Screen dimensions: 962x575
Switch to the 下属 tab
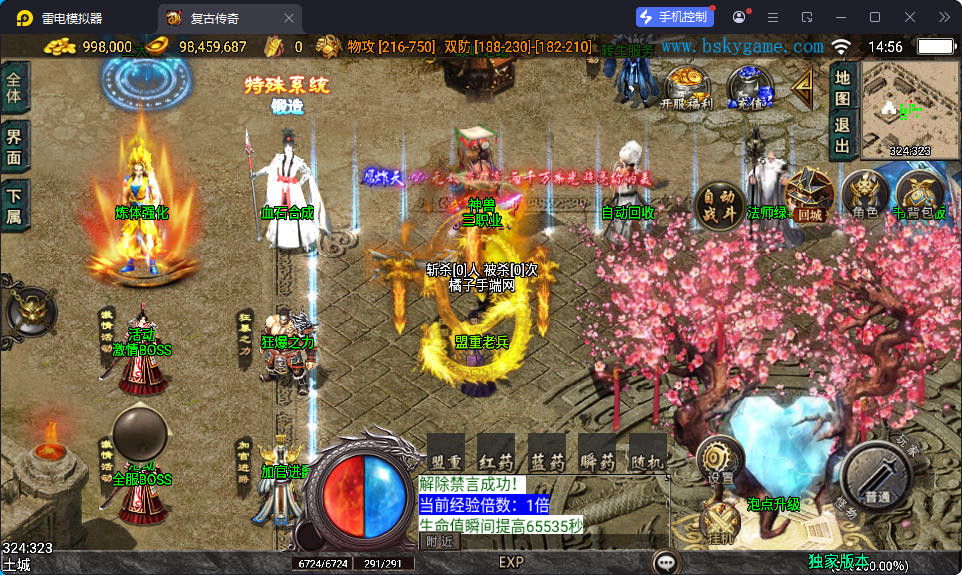(14, 203)
